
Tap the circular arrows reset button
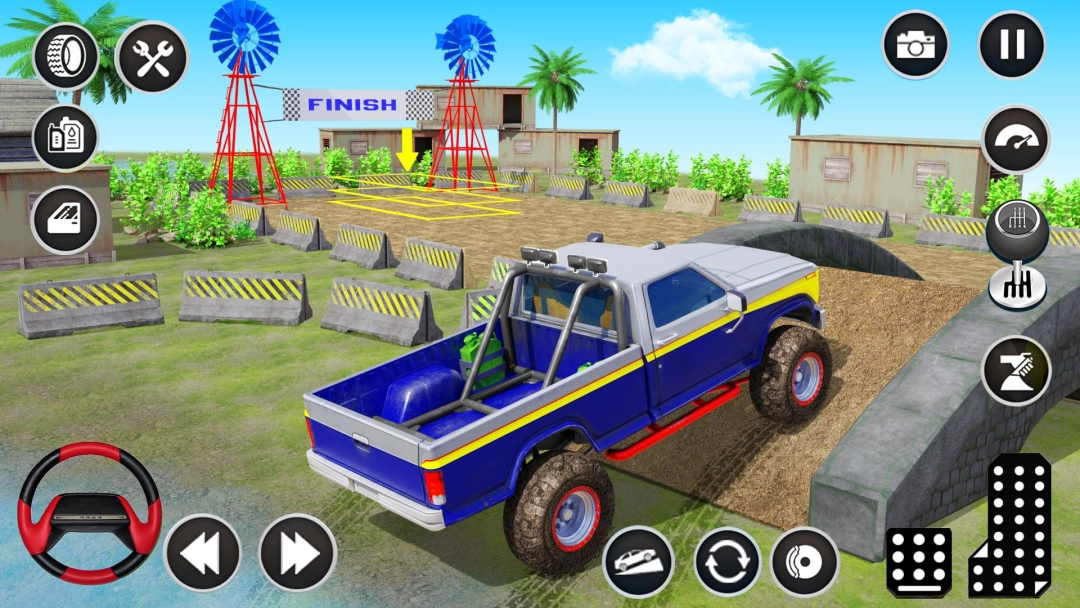click(x=728, y=561)
